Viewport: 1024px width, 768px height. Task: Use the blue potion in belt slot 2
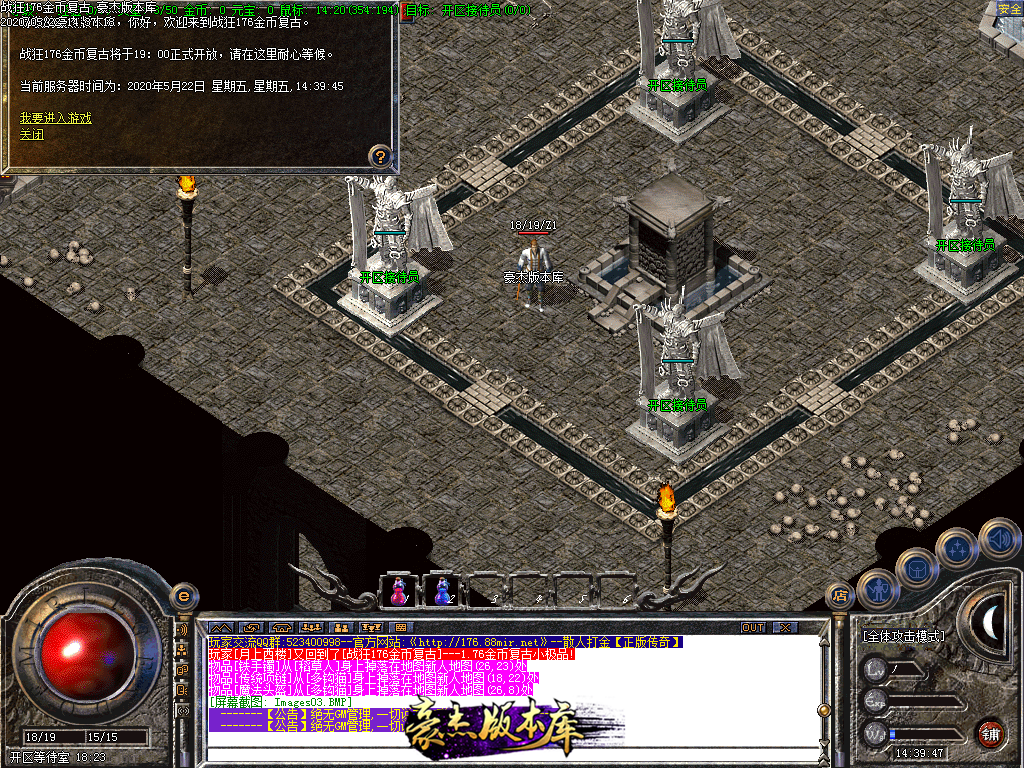pos(441,591)
